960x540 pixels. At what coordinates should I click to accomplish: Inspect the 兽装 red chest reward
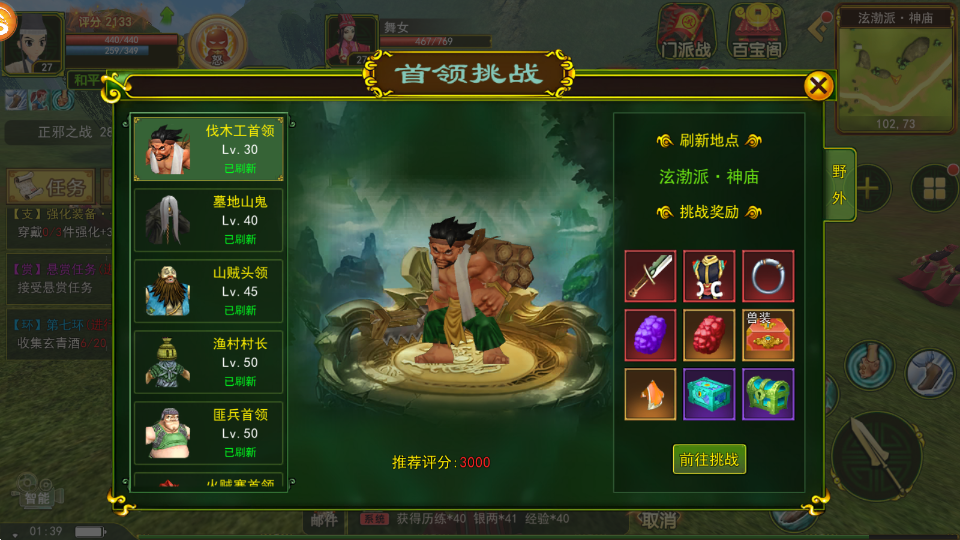coord(769,335)
